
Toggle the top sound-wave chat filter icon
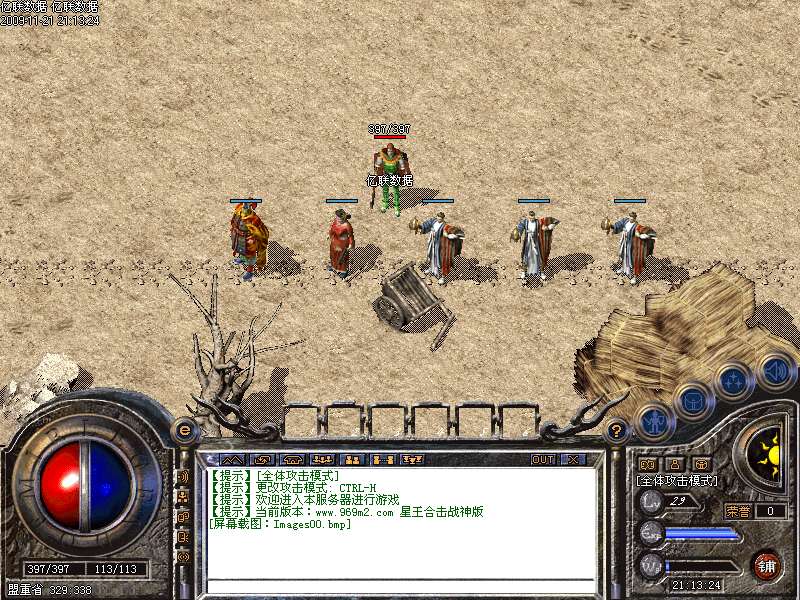[x=184, y=478]
